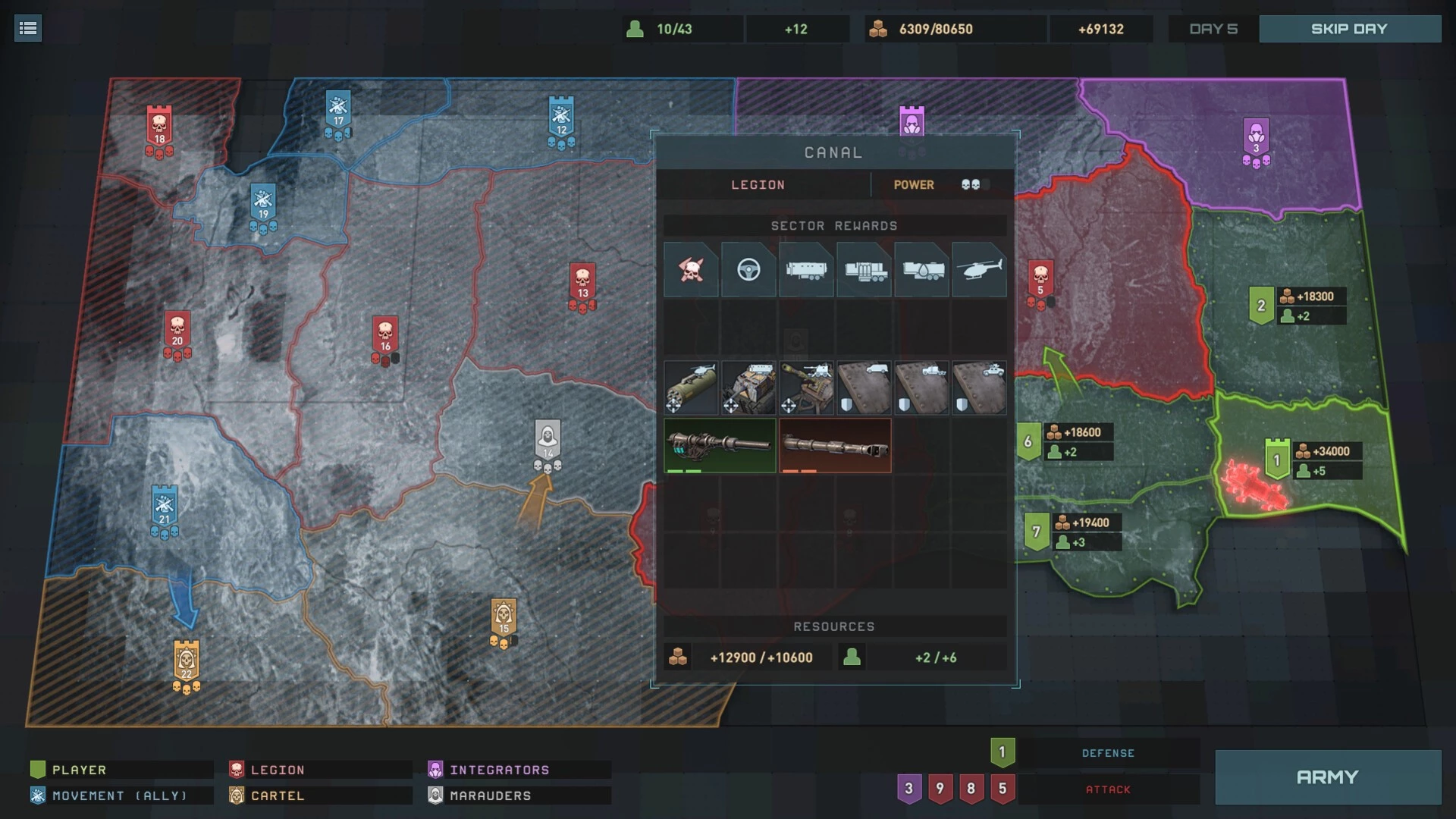Skip to the next day

pos(1349,29)
